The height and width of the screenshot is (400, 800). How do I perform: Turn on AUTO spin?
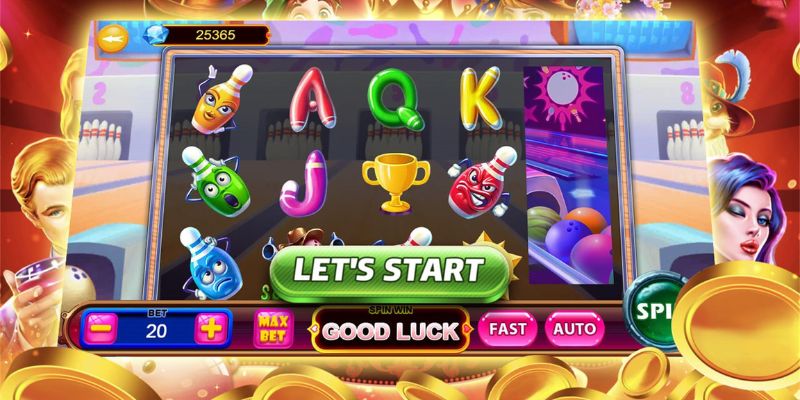point(574,328)
